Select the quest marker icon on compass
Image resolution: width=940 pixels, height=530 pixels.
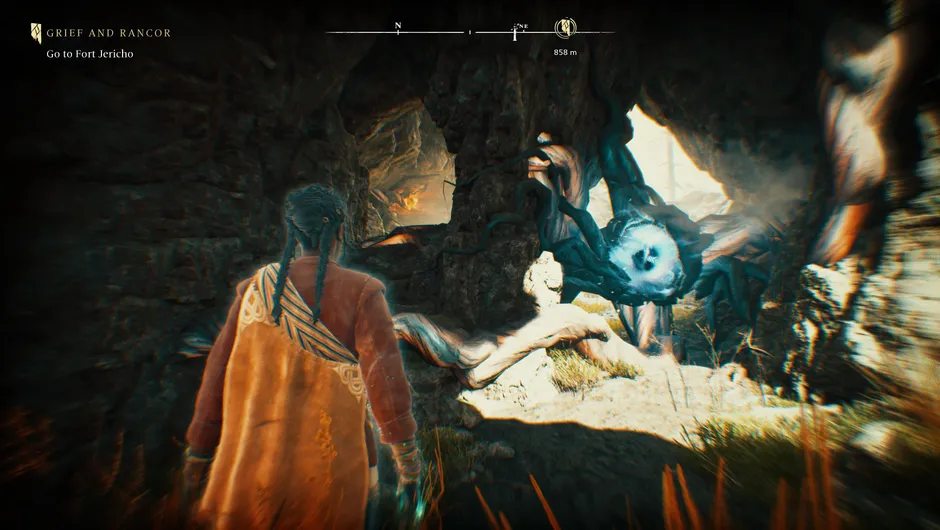coord(565,28)
